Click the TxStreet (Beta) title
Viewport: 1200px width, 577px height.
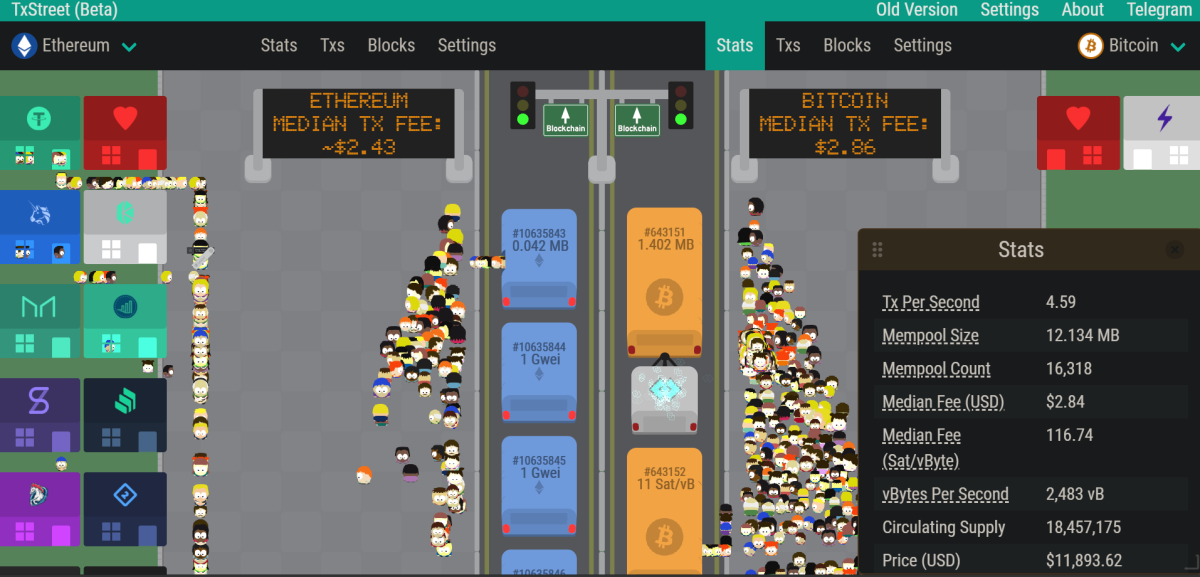(x=65, y=10)
